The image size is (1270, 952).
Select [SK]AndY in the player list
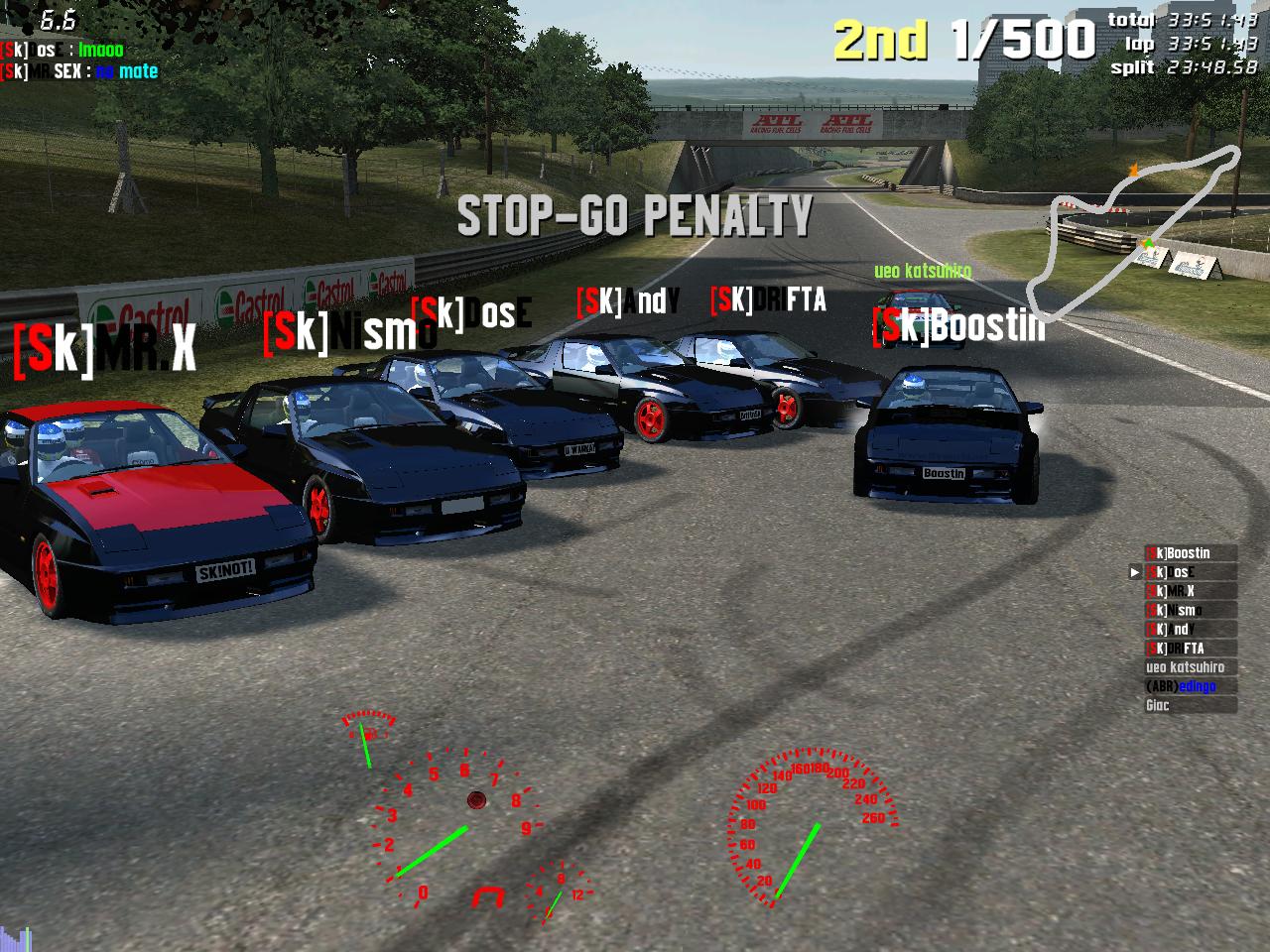[x=1190, y=629]
